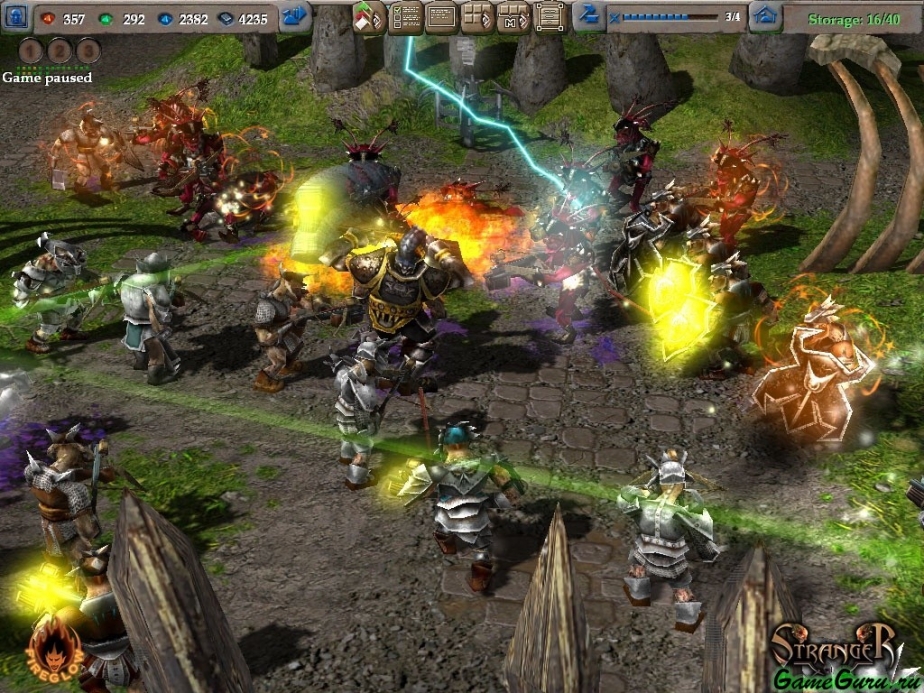Select squad group number 3
This screenshot has height=693, width=924.
coord(88,51)
